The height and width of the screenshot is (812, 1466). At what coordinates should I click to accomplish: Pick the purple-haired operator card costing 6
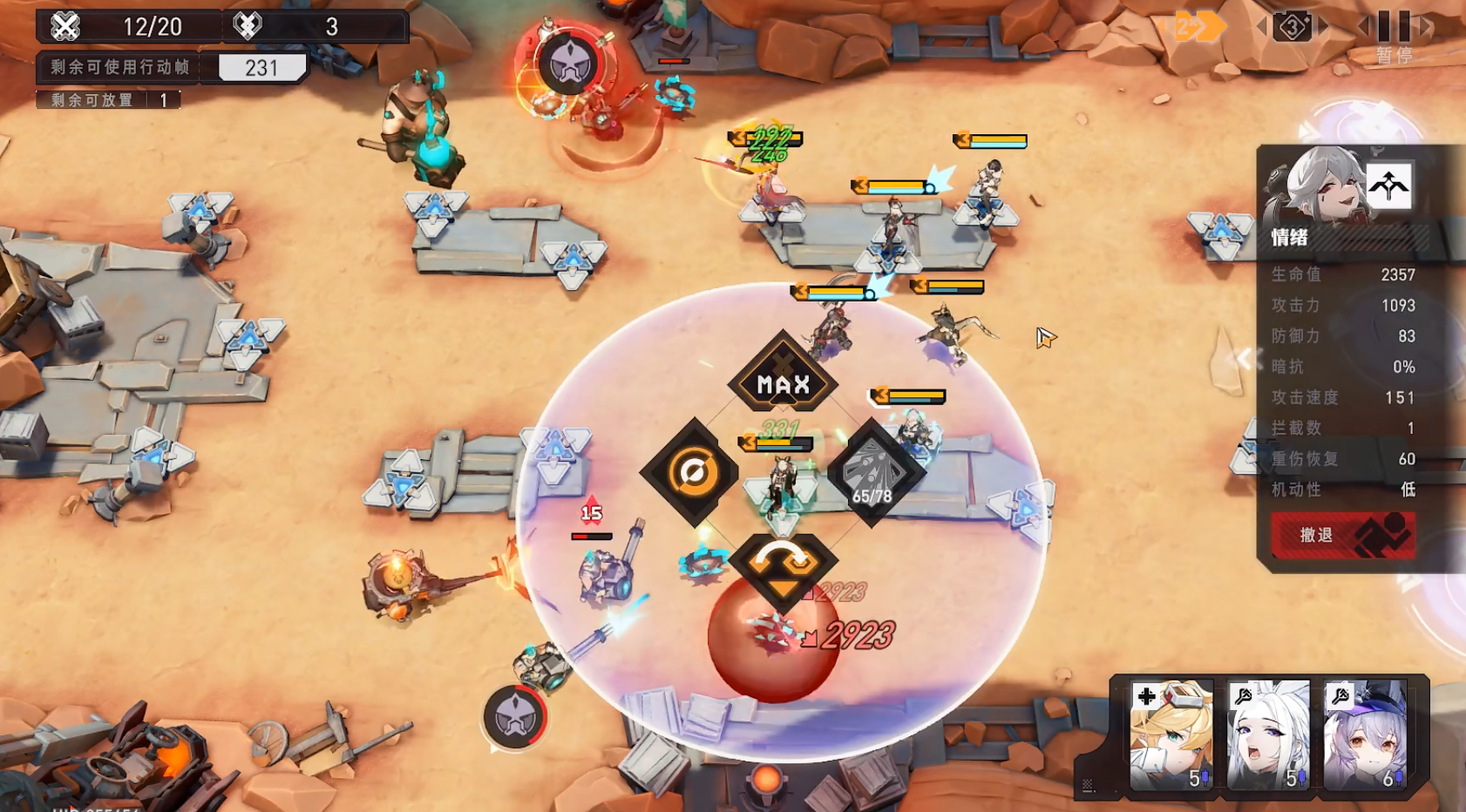click(1365, 734)
